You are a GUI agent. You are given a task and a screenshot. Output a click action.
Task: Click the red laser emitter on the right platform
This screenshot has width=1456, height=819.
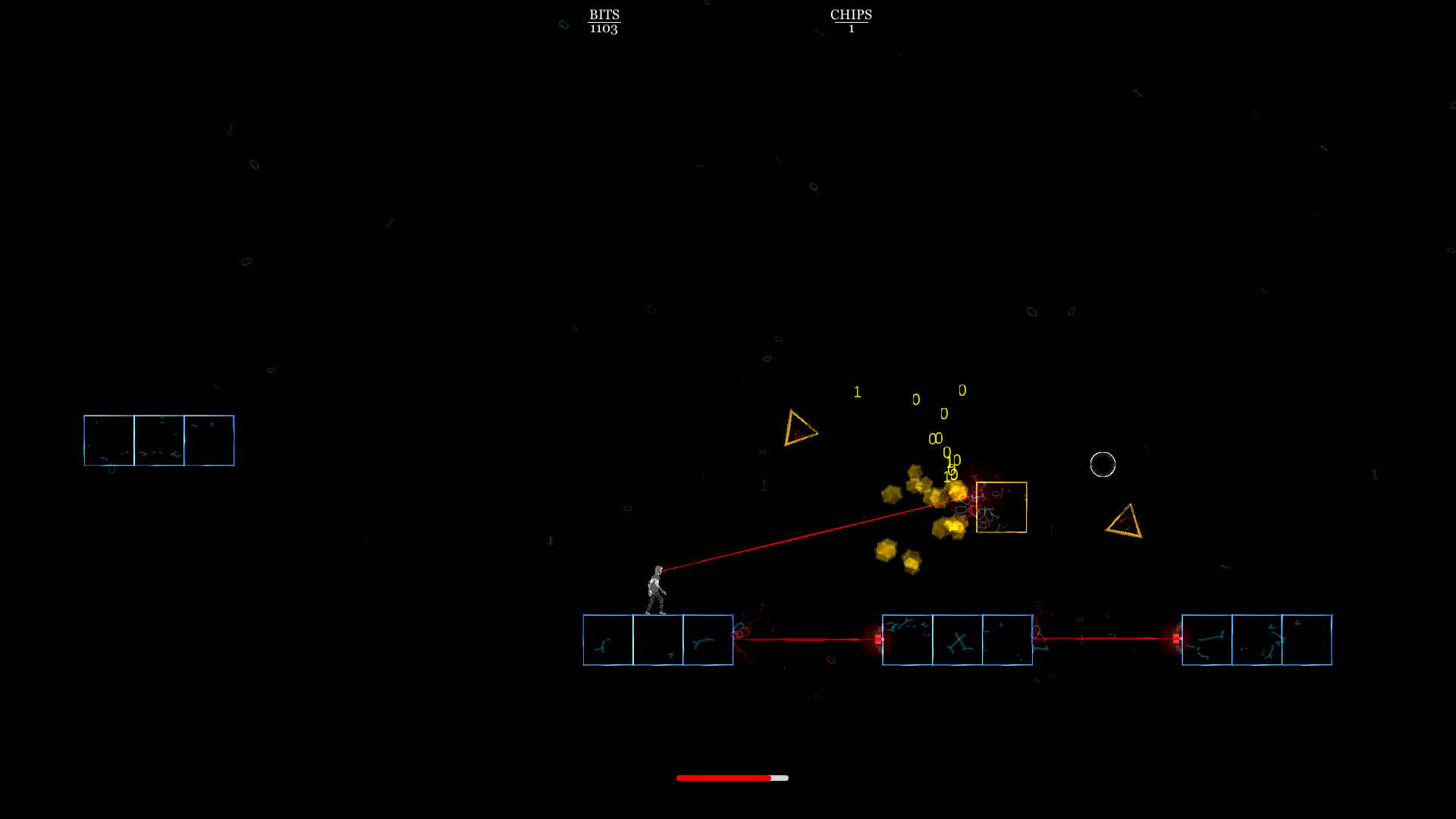click(1176, 639)
